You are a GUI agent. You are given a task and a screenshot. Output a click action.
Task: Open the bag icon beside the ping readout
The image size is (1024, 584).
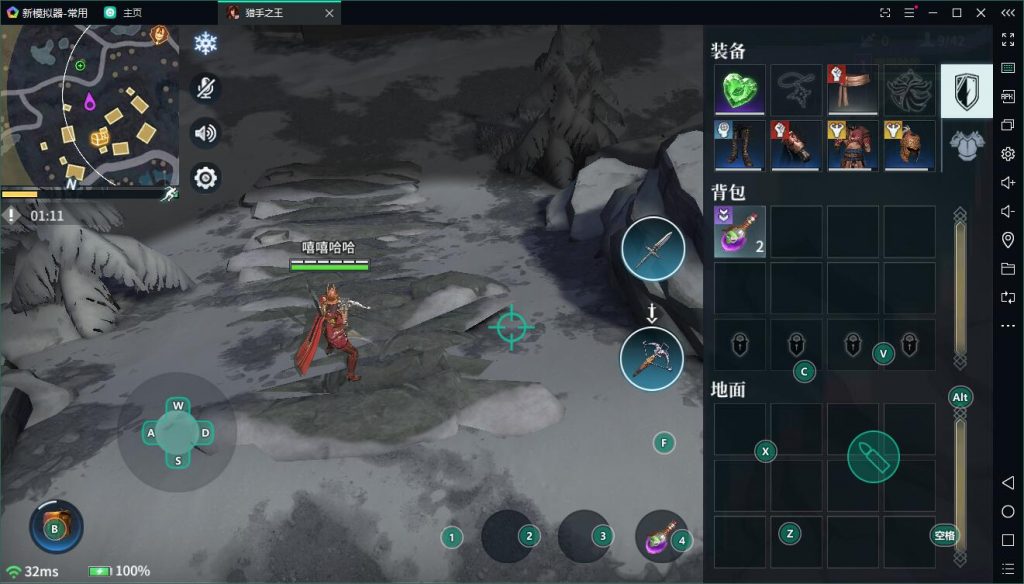point(56,526)
